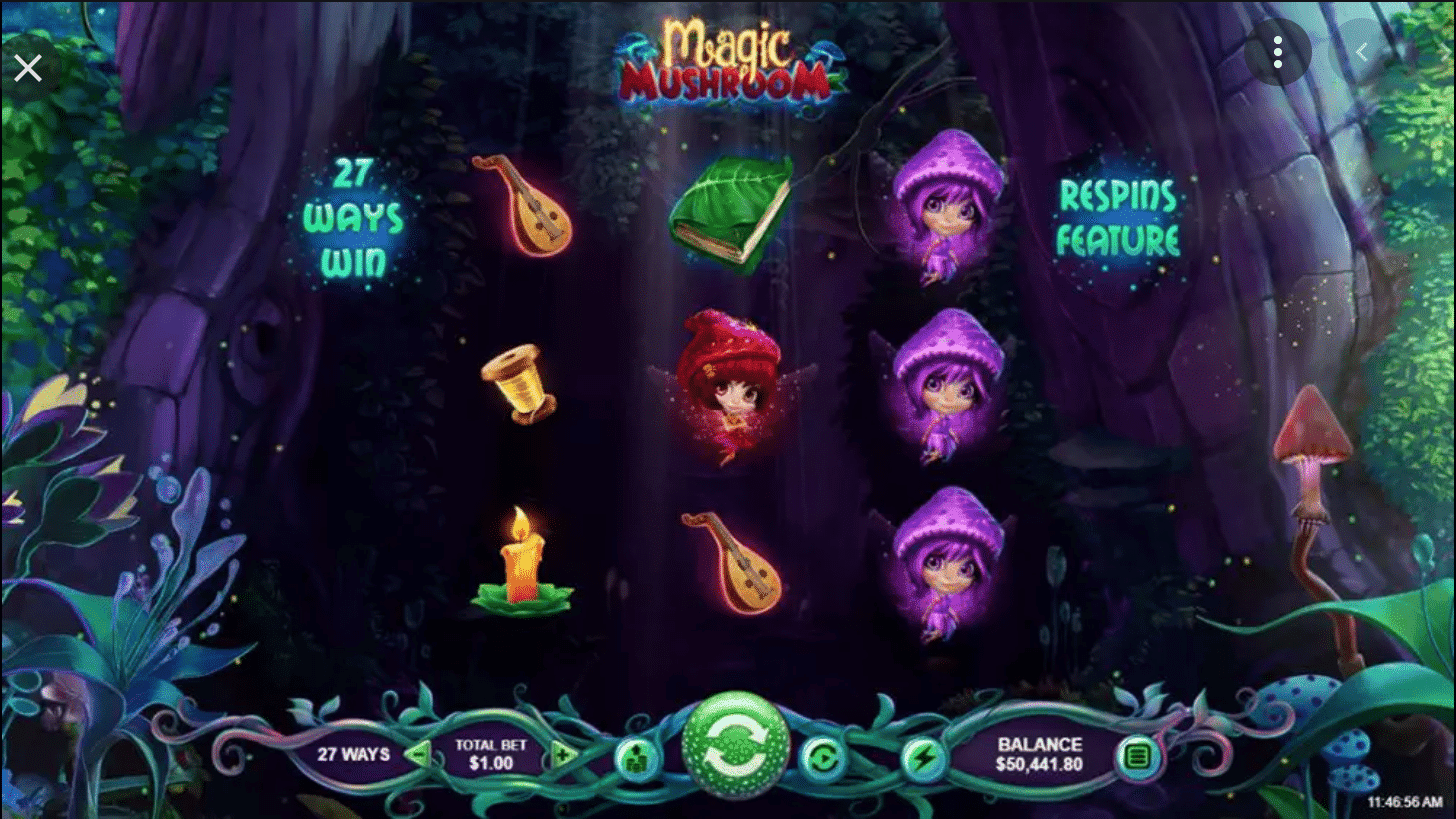The height and width of the screenshot is (819, 1456).
Task: Click the back chevron near the top right
Action: pyautogui.click(x=1362, y=52)
